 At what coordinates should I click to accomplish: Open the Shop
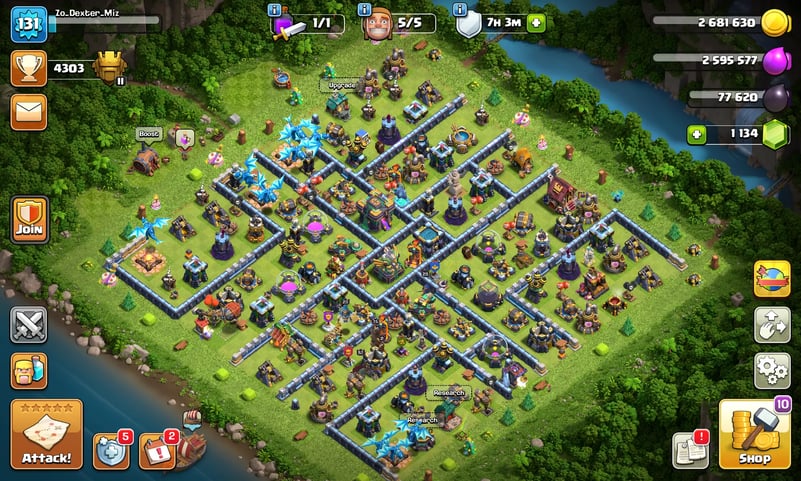pos(756,435)
